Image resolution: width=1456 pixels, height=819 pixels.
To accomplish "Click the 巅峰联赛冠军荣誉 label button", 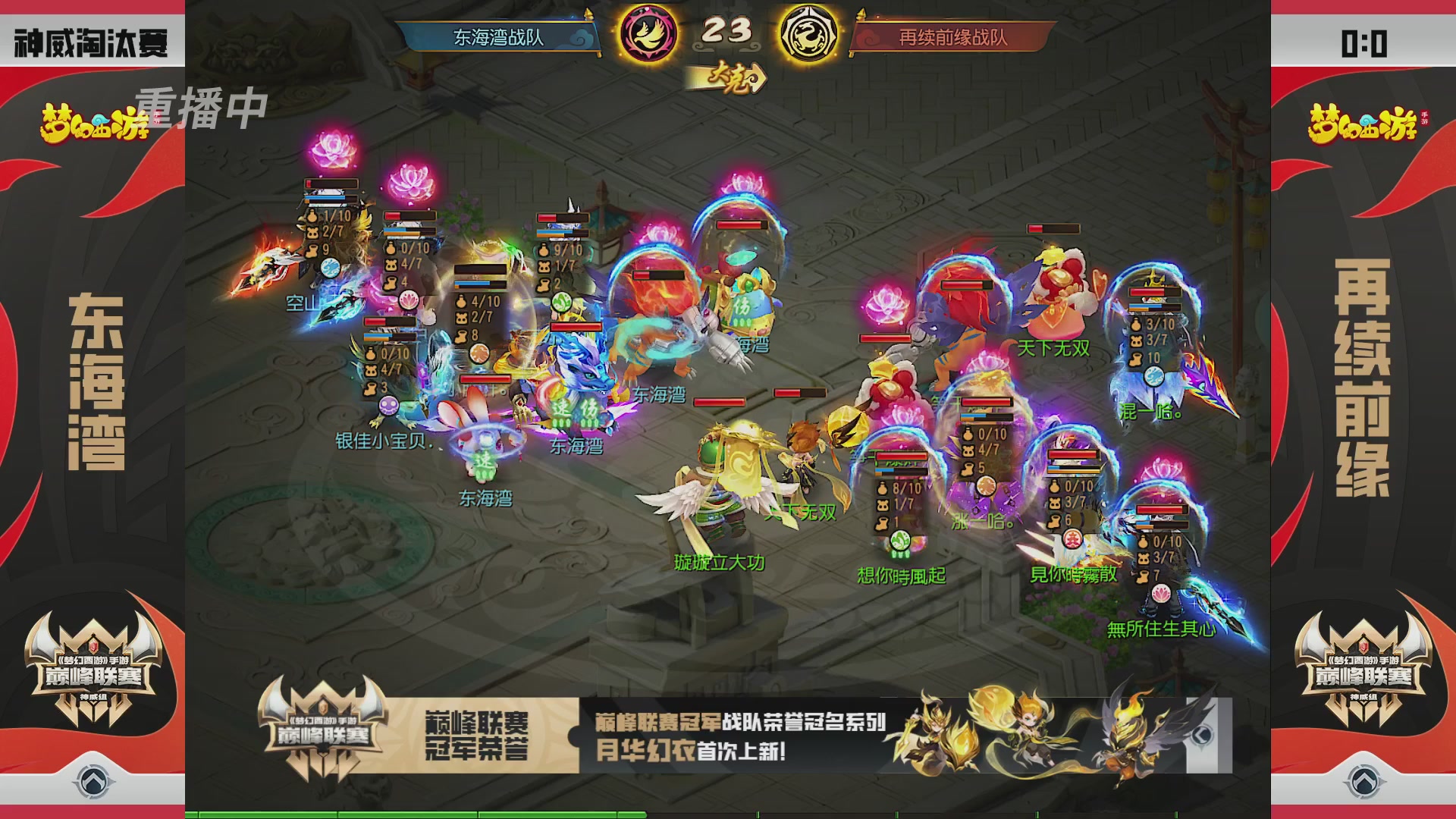I will [x=475, y=735].
